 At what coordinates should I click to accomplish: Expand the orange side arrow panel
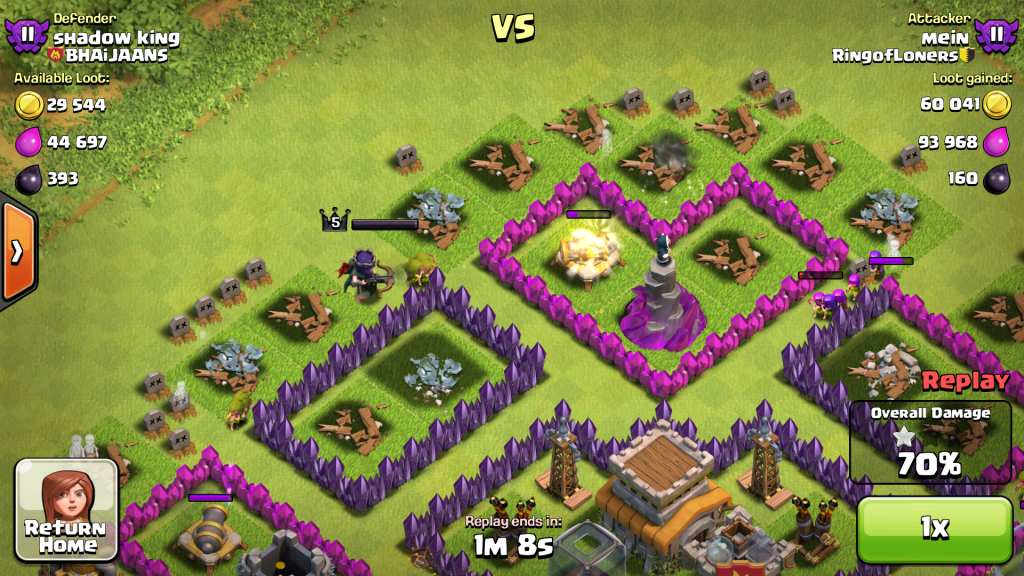pos(16,251)
